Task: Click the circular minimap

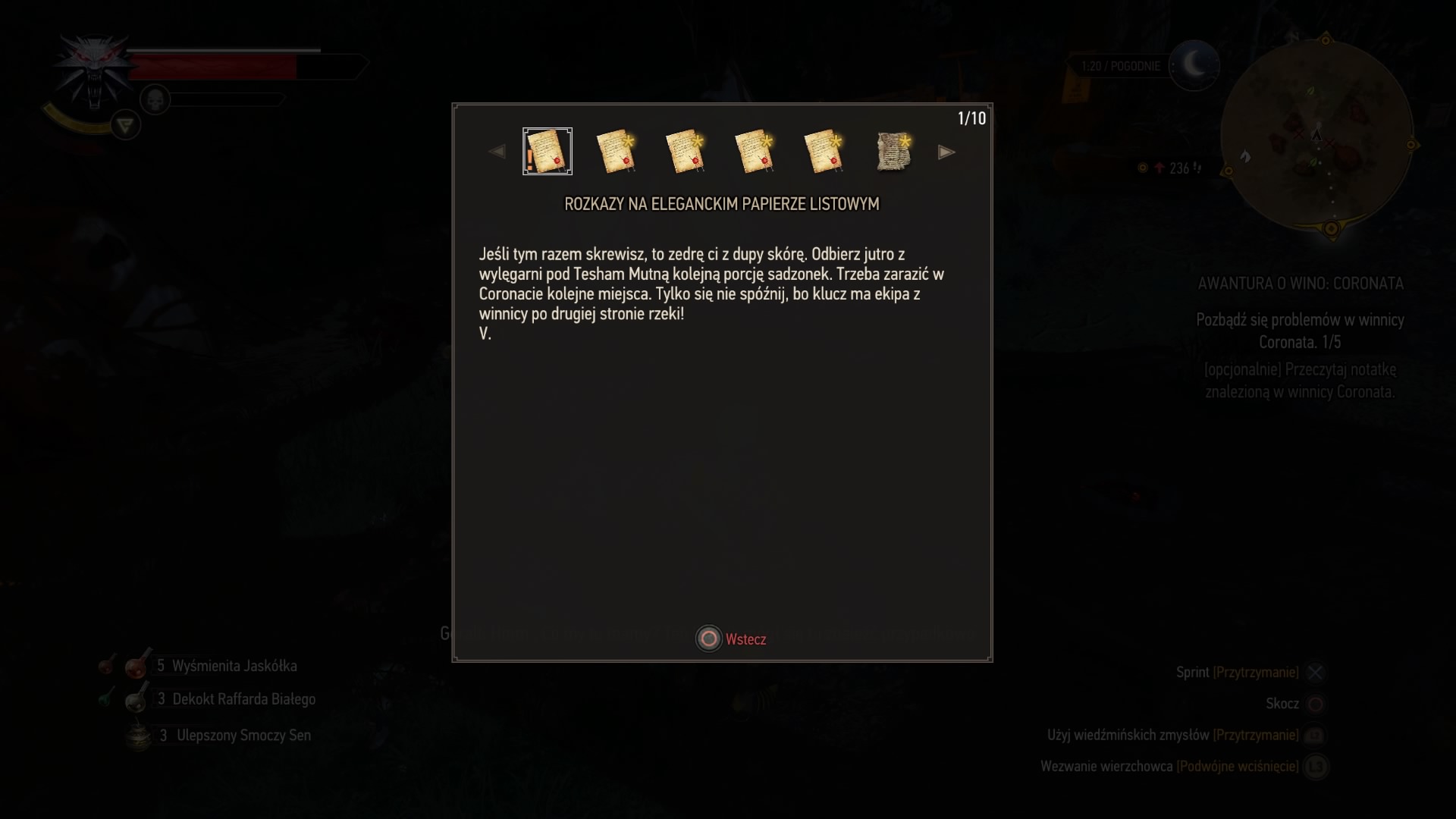Action: click(1316, 136)
